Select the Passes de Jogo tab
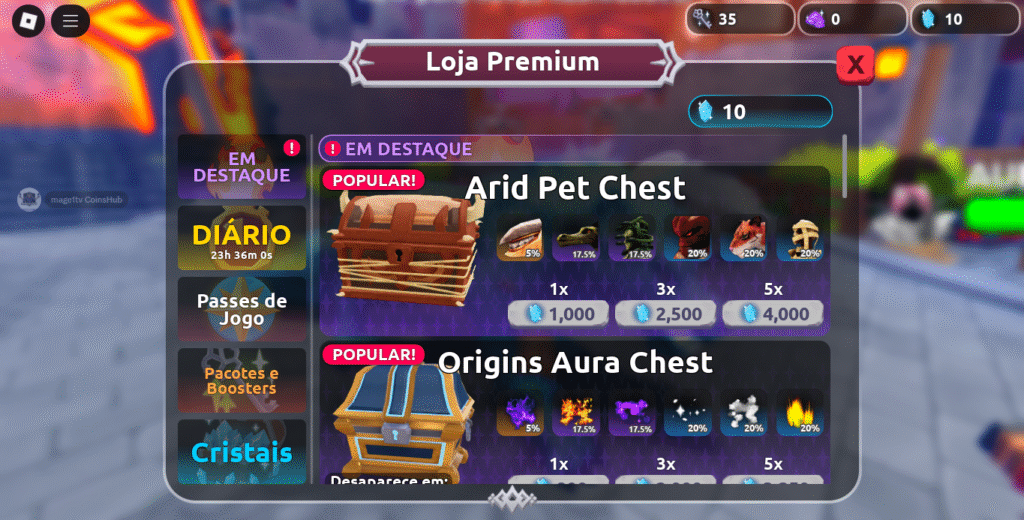 (242, 309)
